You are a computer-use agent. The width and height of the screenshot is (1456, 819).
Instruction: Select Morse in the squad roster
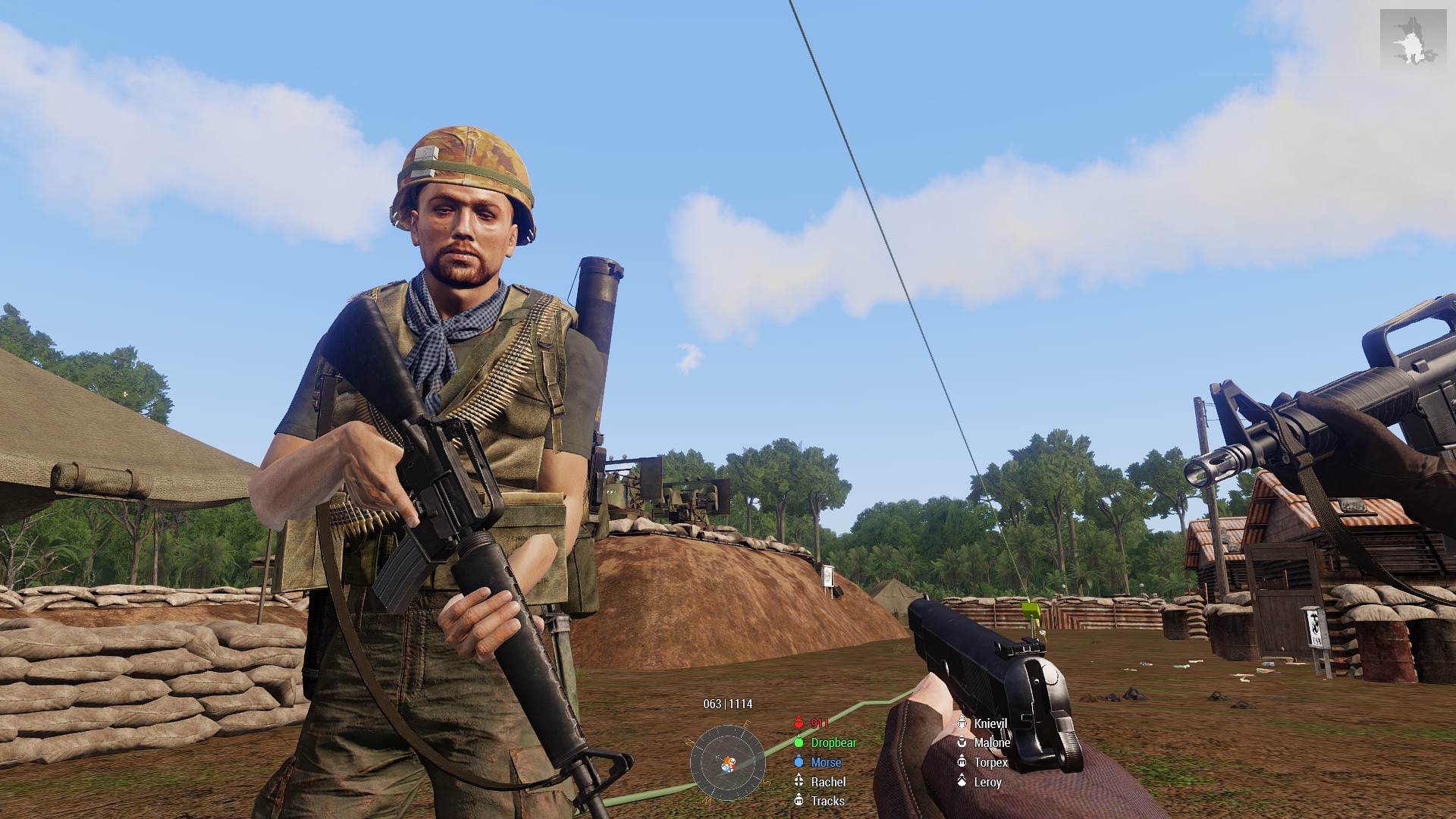coord(825,762)
